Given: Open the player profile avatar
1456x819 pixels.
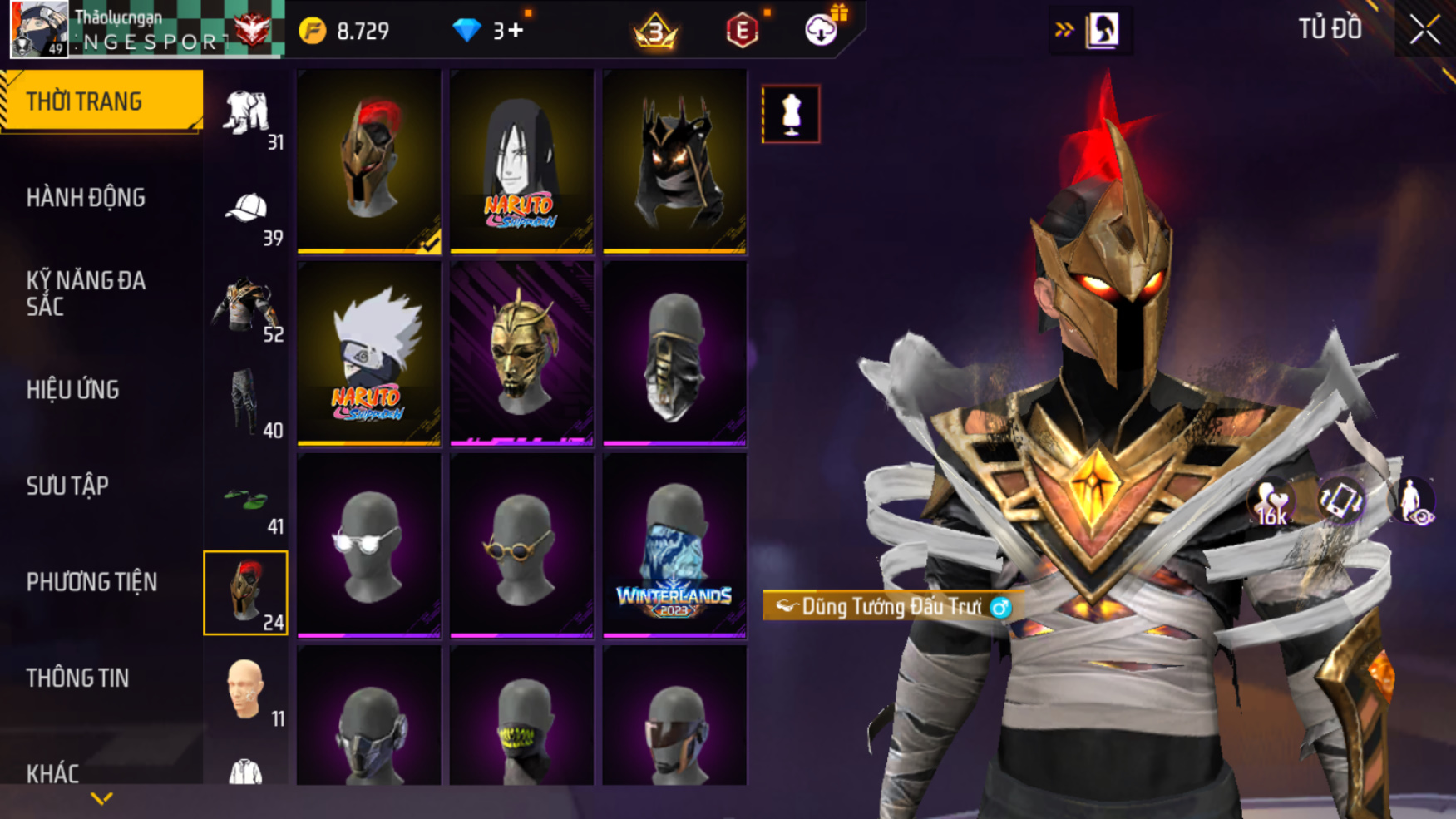Looking at the screenshot, I should pos(38,30).
